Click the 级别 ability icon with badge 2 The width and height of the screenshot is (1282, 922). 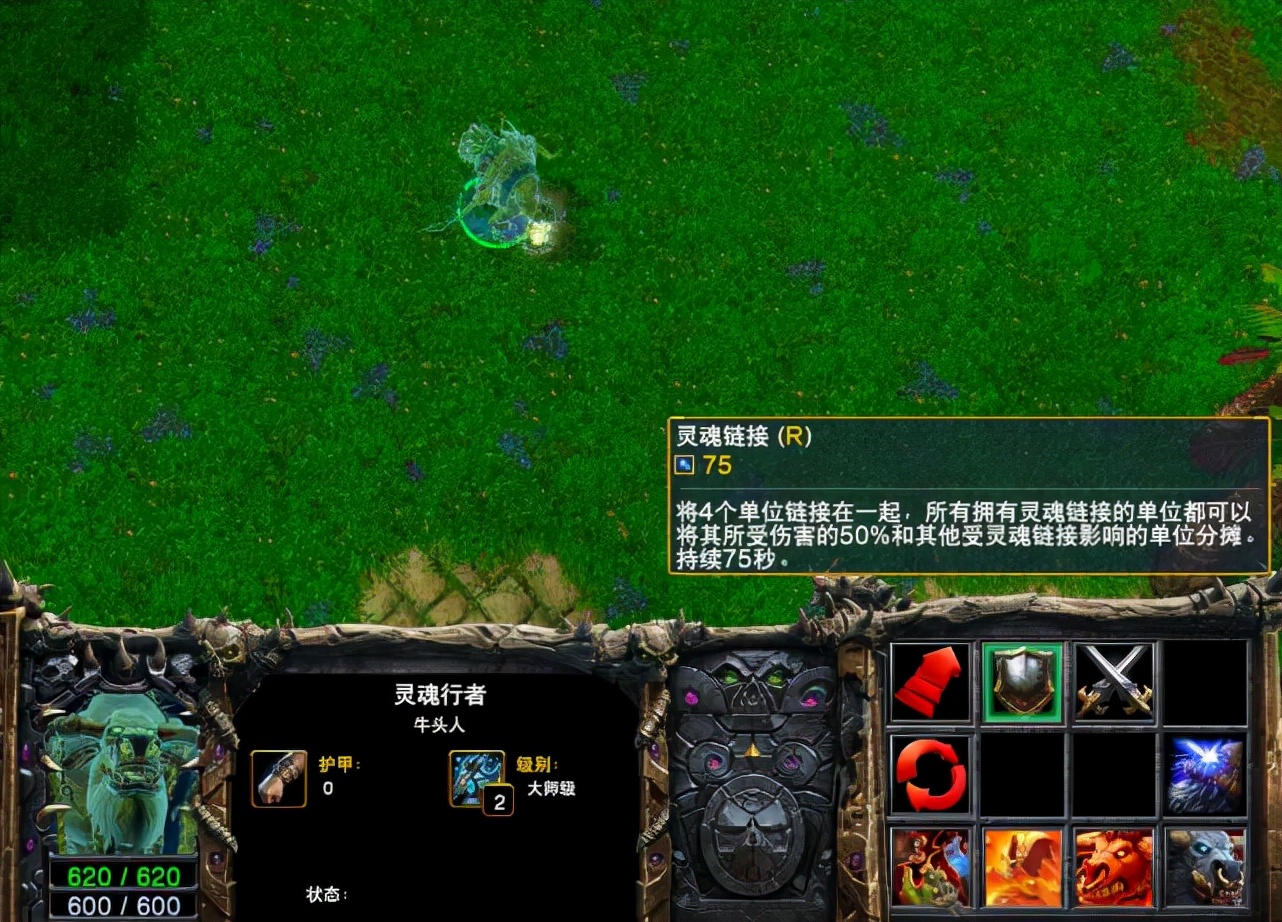coord(478,779)
